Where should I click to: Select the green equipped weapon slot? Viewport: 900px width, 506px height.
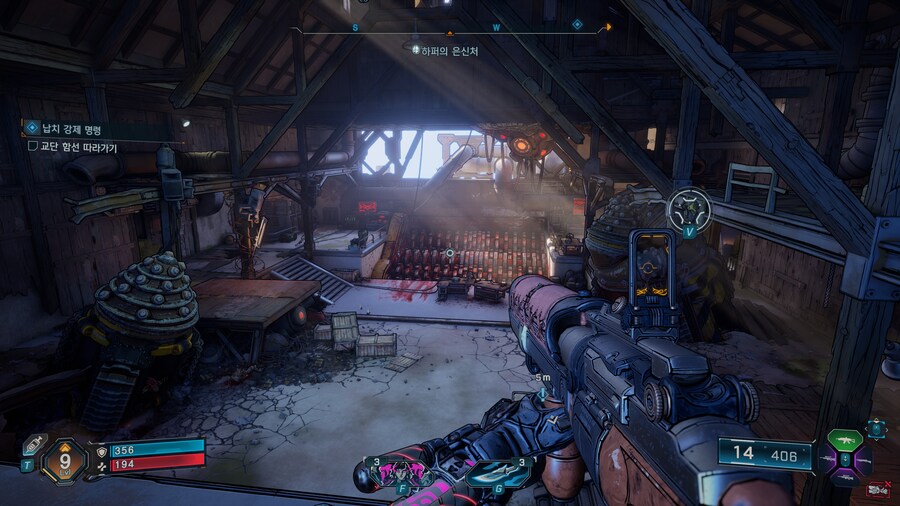pos(843,440)
